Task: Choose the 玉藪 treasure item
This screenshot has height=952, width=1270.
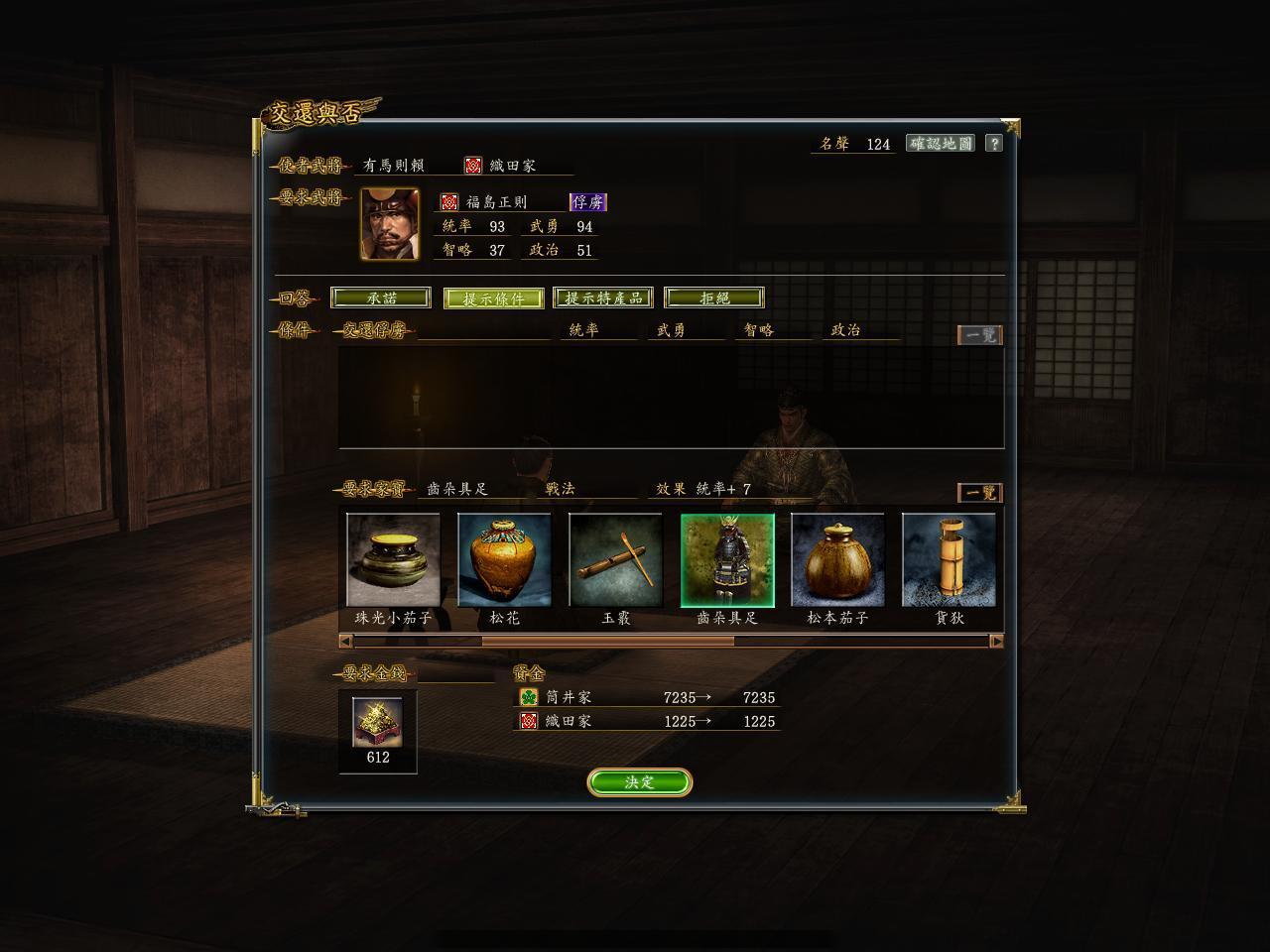Action: tap(615, 560)
